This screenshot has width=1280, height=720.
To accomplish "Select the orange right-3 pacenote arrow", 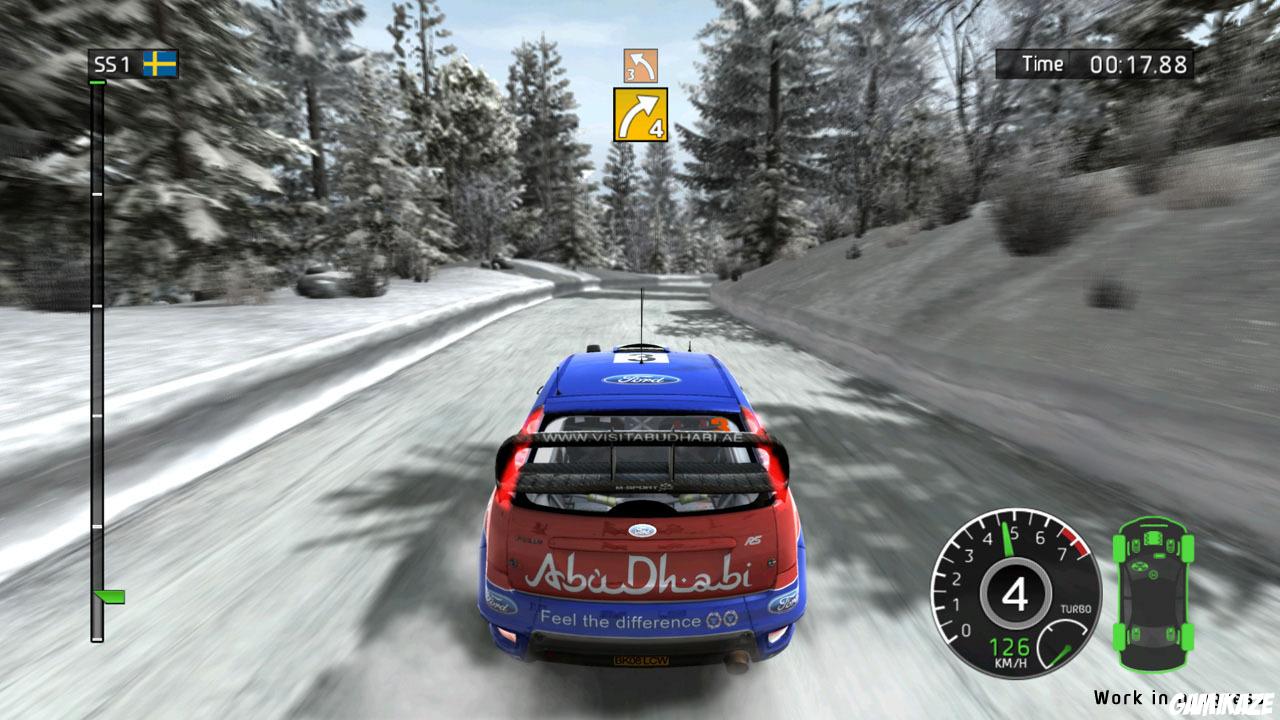I will 641,66.
